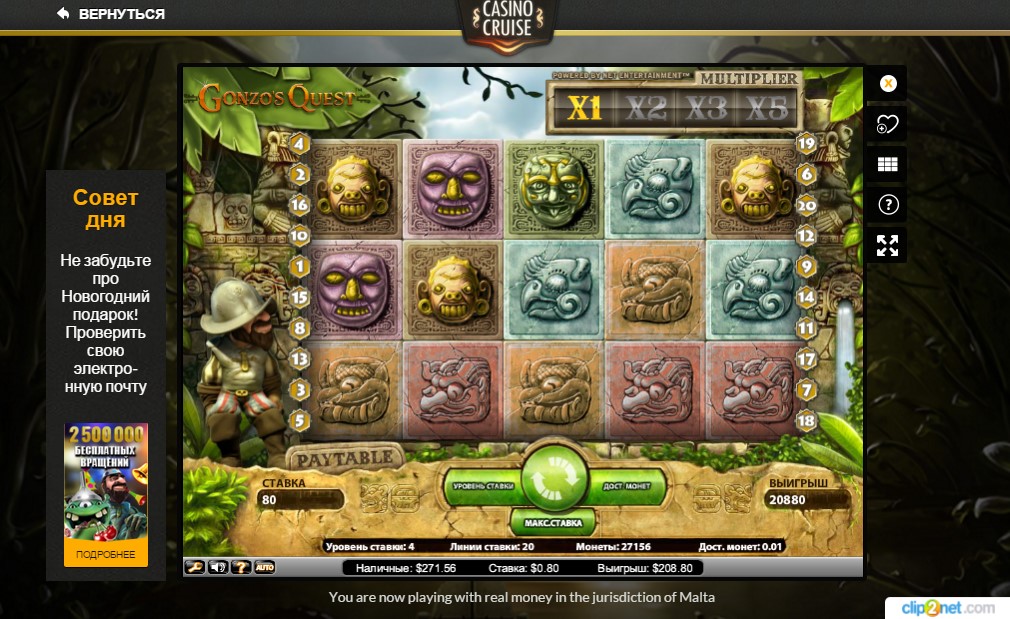Open the help circle icon in the sidebar
Screen dimensions: 1010x619
coord(887,205)
